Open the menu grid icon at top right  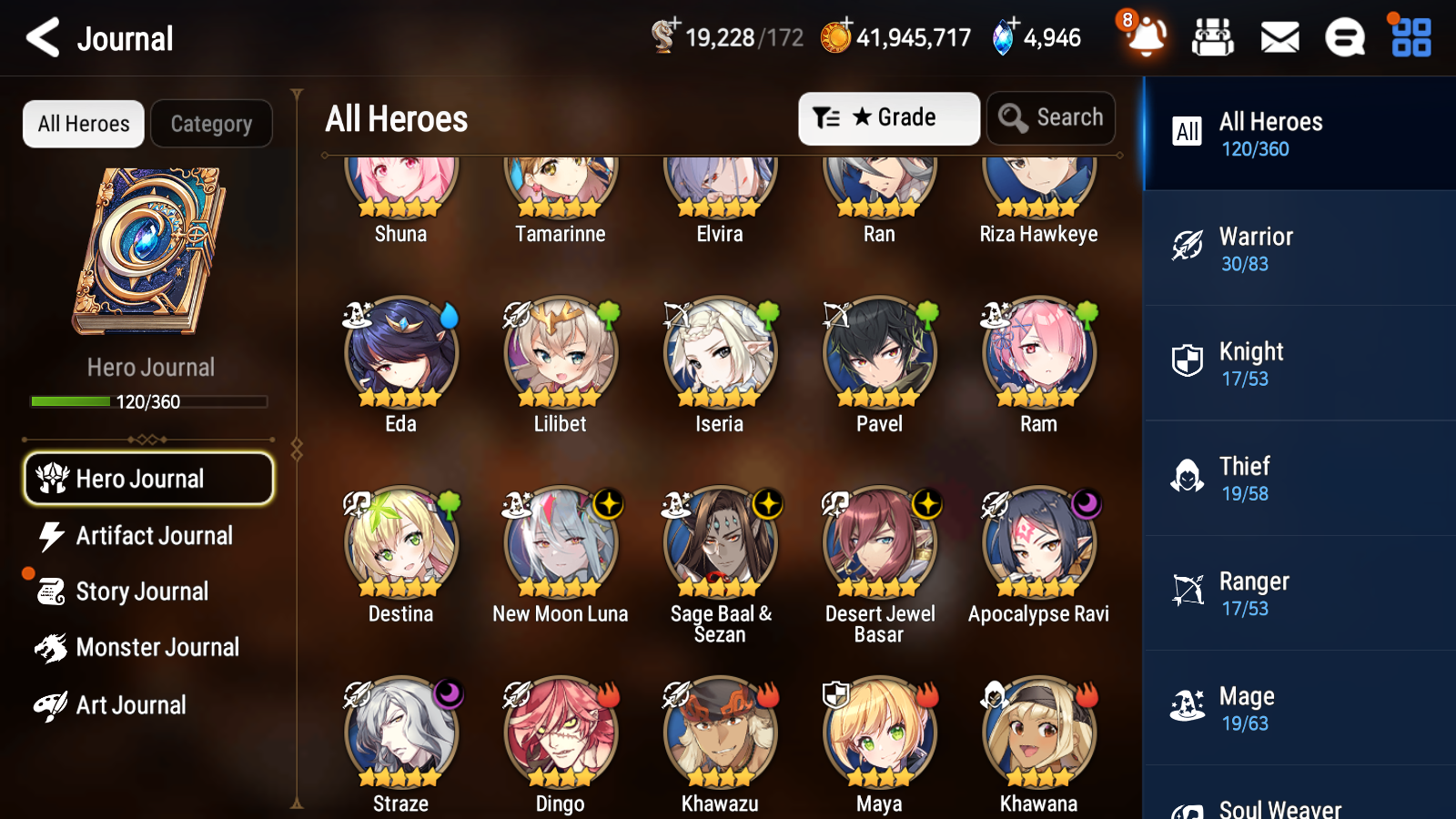[x=1409, y=37]
